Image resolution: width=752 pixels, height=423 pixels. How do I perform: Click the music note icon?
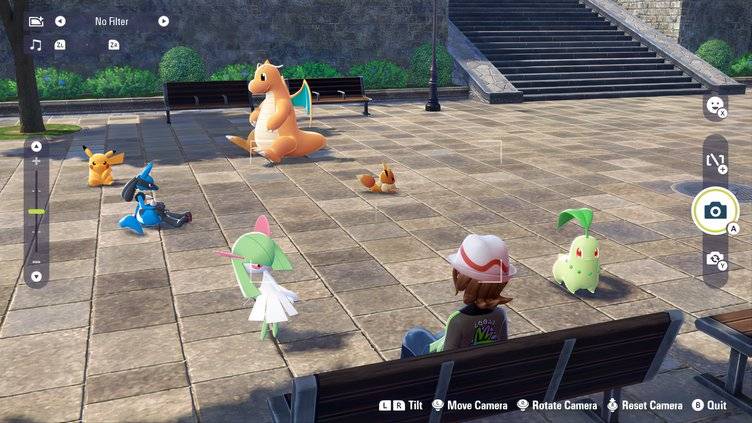coord(36,45)
